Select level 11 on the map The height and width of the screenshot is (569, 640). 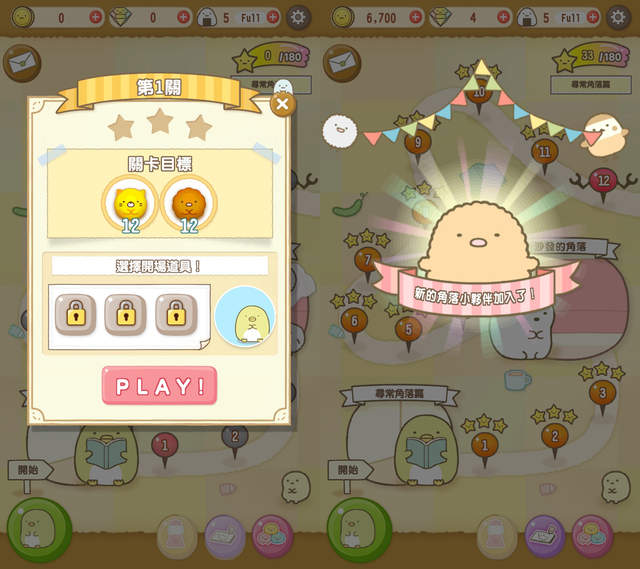tap(544, 153)
